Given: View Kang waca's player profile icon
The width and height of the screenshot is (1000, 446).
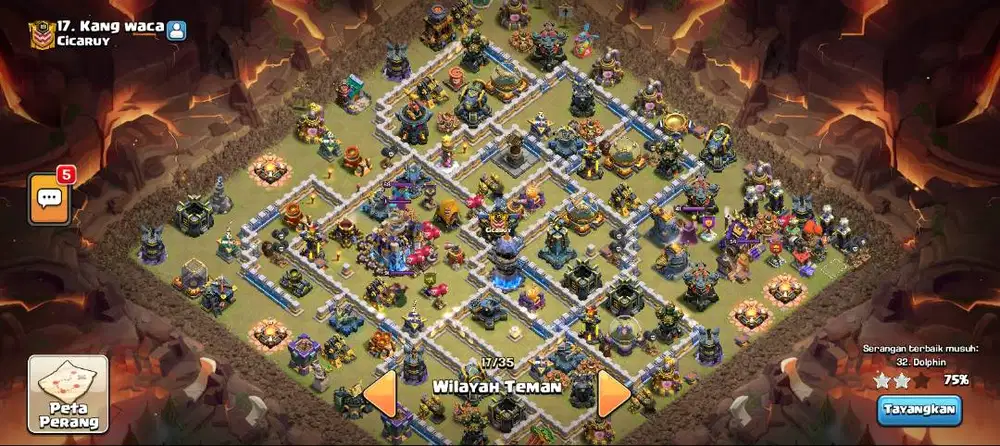Looking at the screenshot, I should click(177, 30).
